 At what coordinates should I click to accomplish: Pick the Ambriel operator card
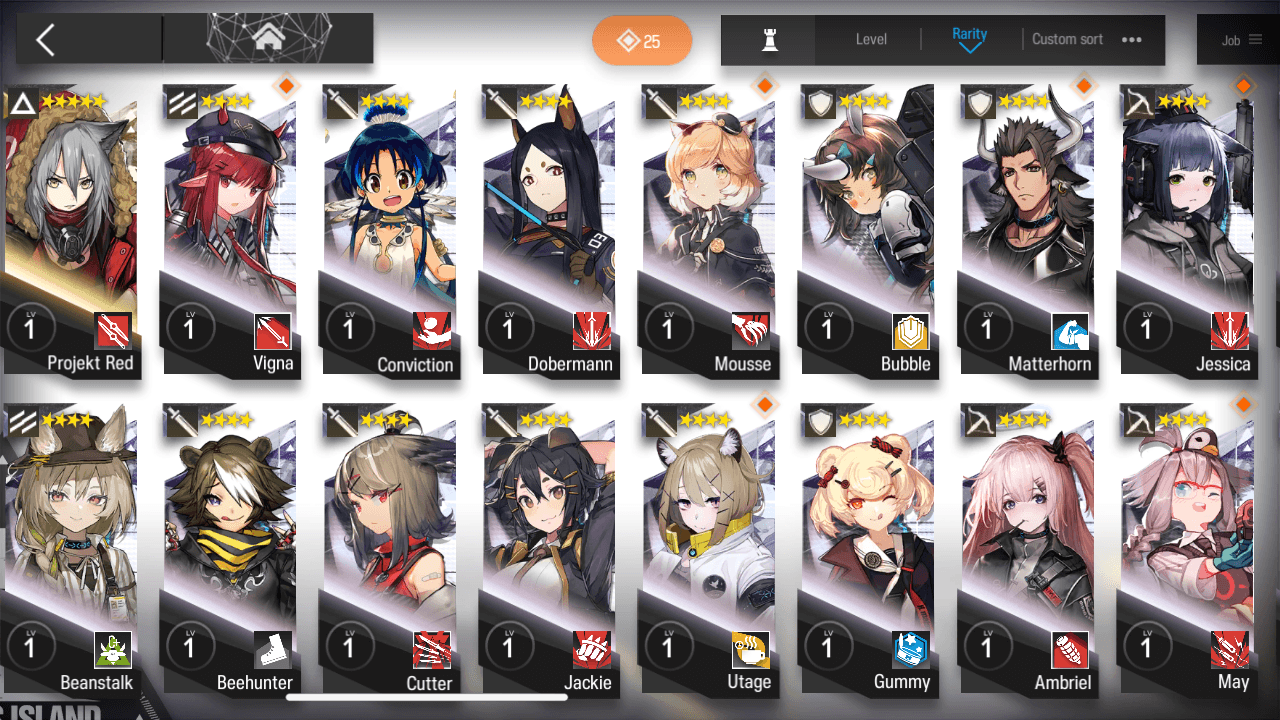(x=1027, y=550)
